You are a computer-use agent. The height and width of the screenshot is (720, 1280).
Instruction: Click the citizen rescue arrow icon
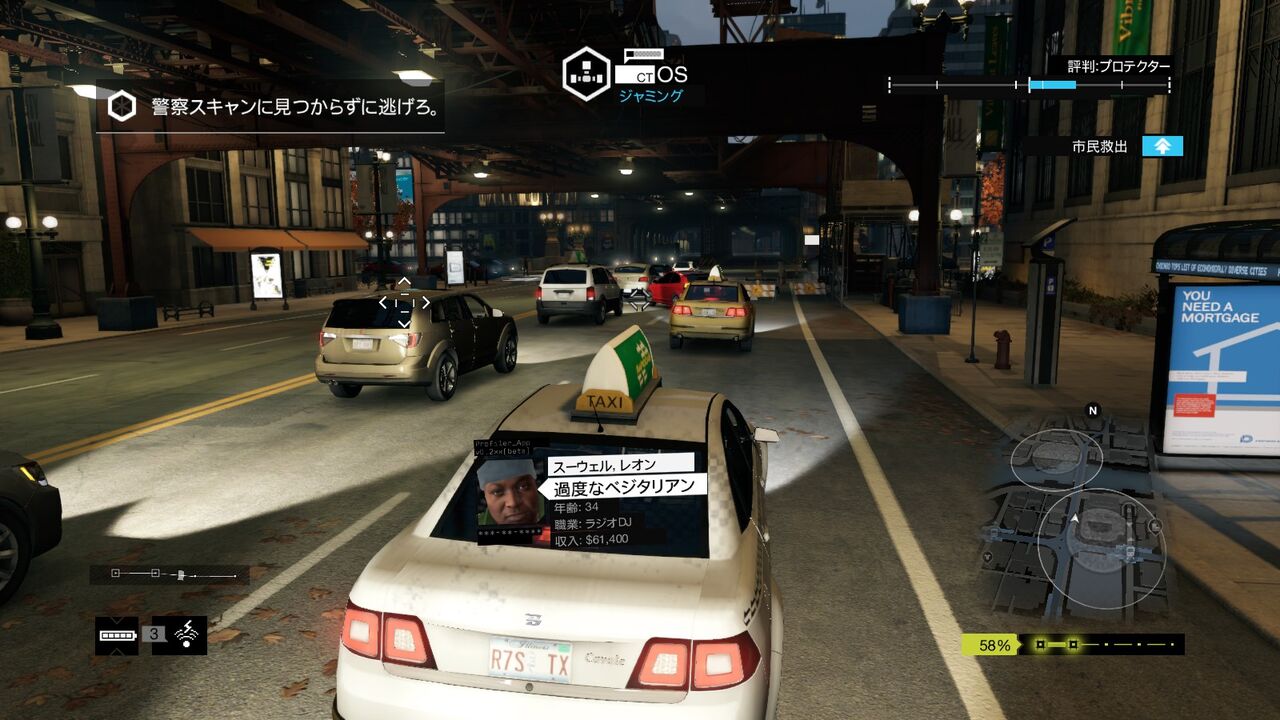pos(1162,146)
